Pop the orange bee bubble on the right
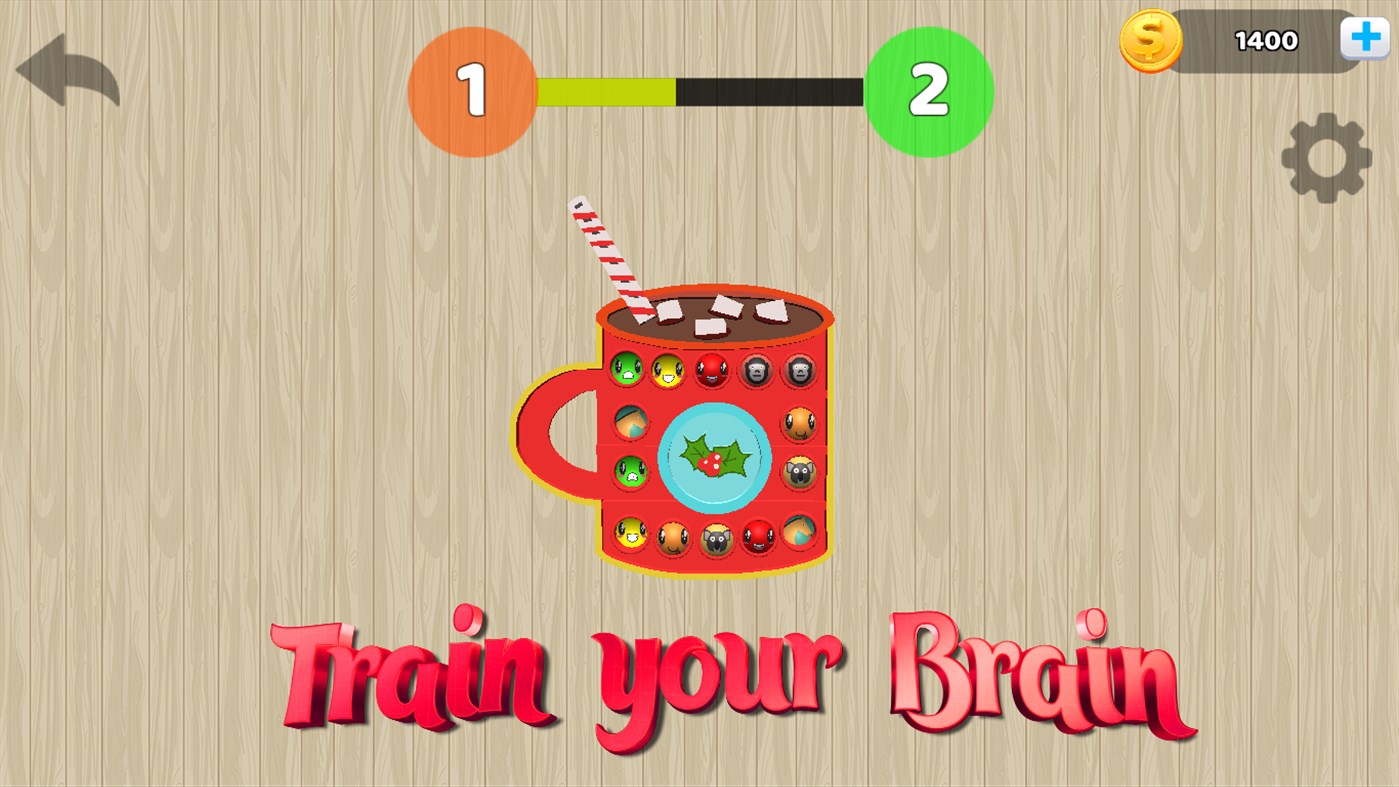Screen dimensions: 1399x787 (x=799, y=424)
